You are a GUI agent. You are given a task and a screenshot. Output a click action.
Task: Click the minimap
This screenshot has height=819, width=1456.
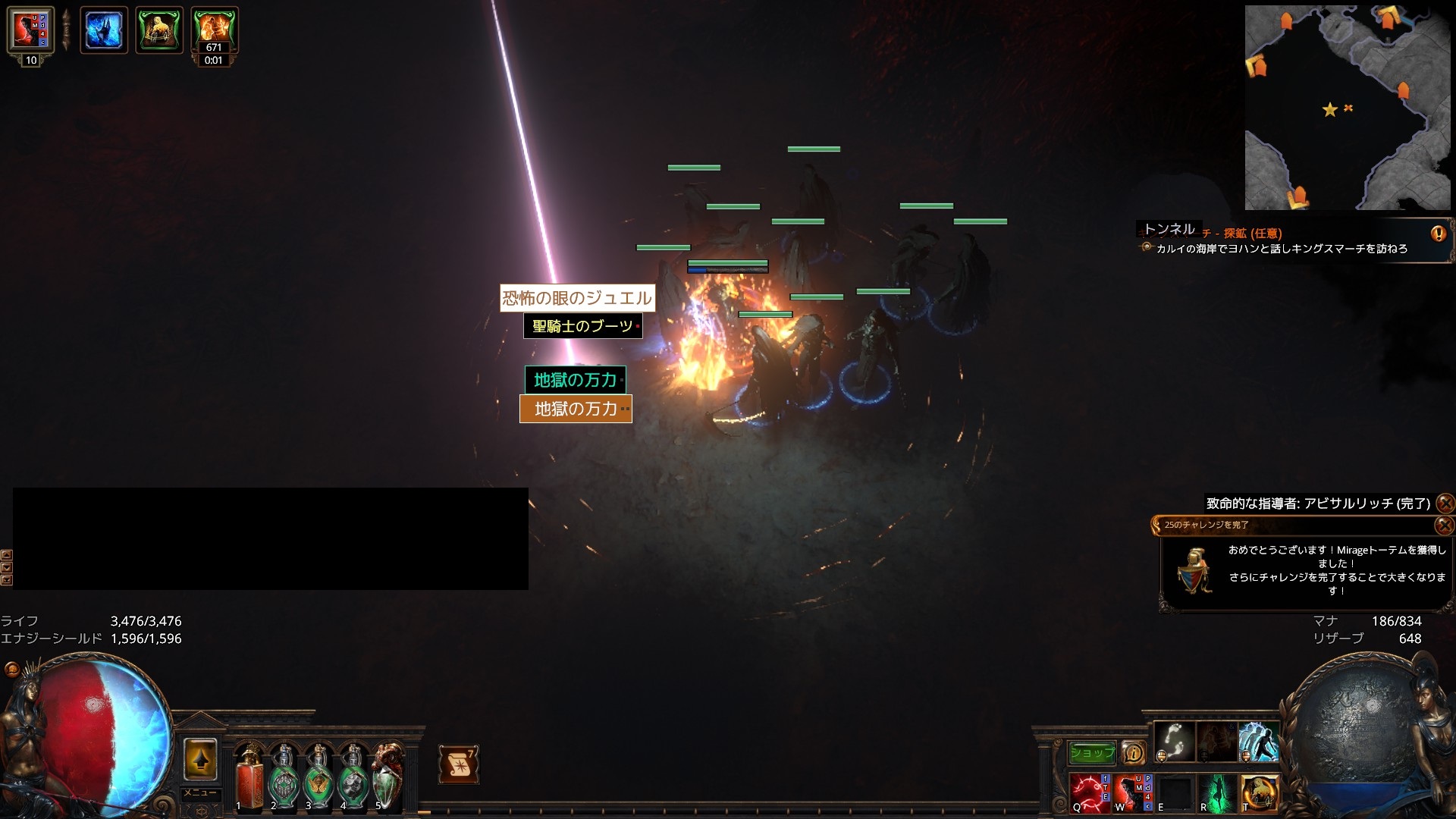[1348, 108]
